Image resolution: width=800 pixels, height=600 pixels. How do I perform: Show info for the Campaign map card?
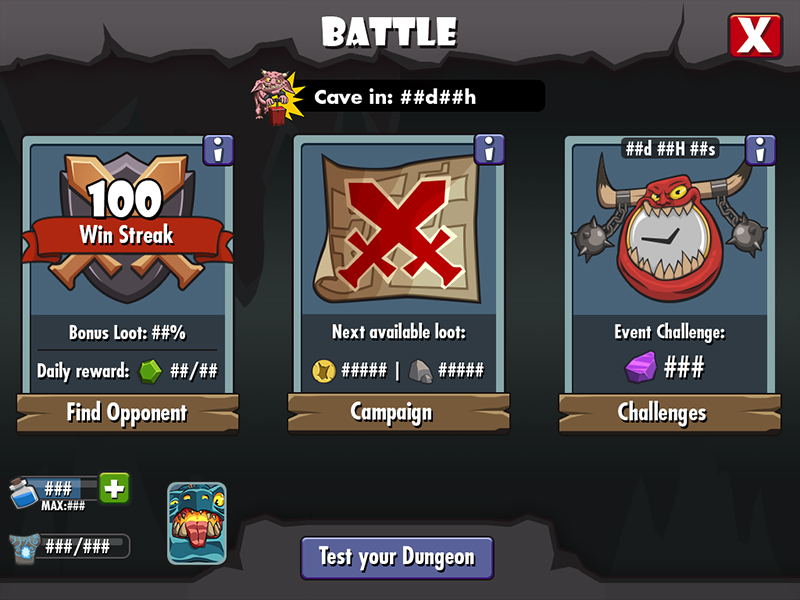pyautogui.click(x=489, y=150)
